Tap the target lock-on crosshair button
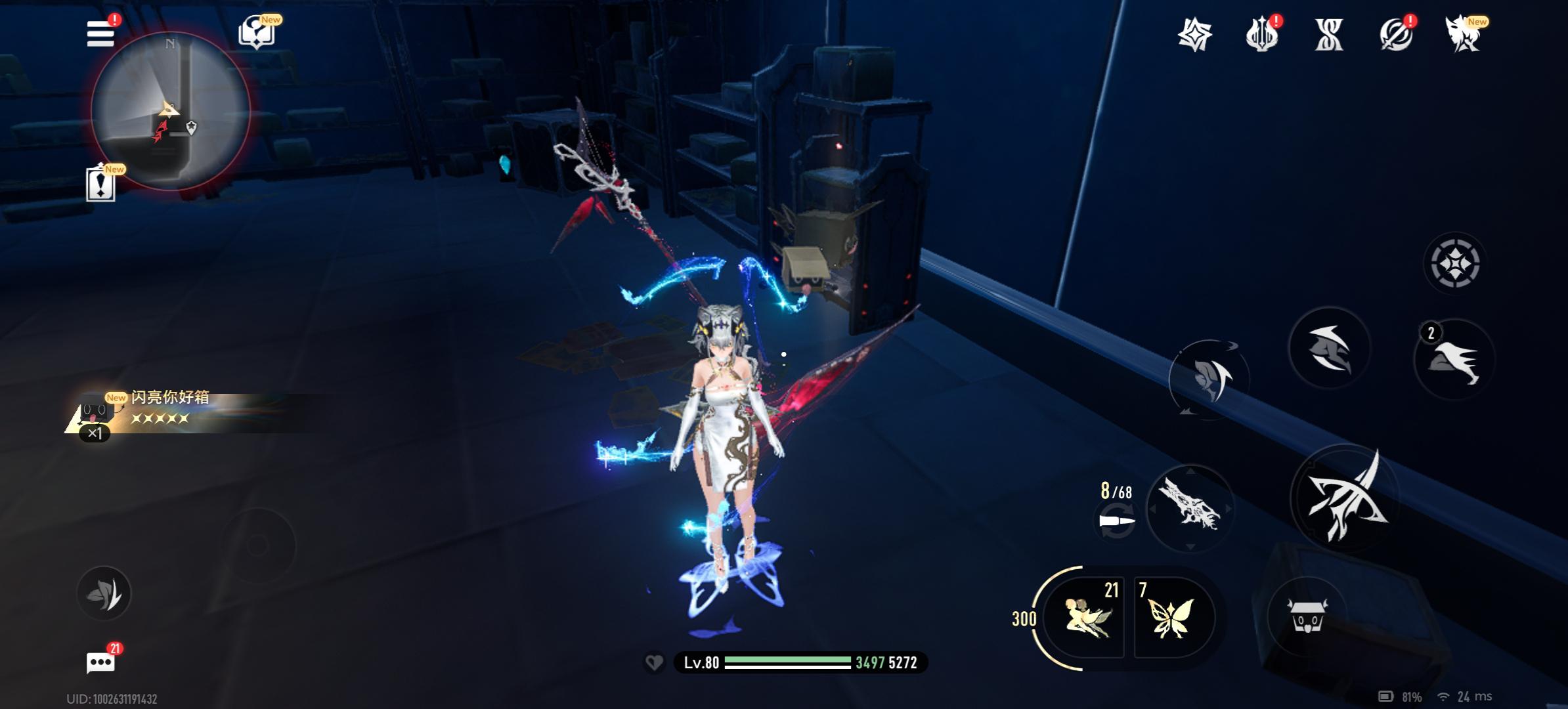 click(x=1454, y=264)
